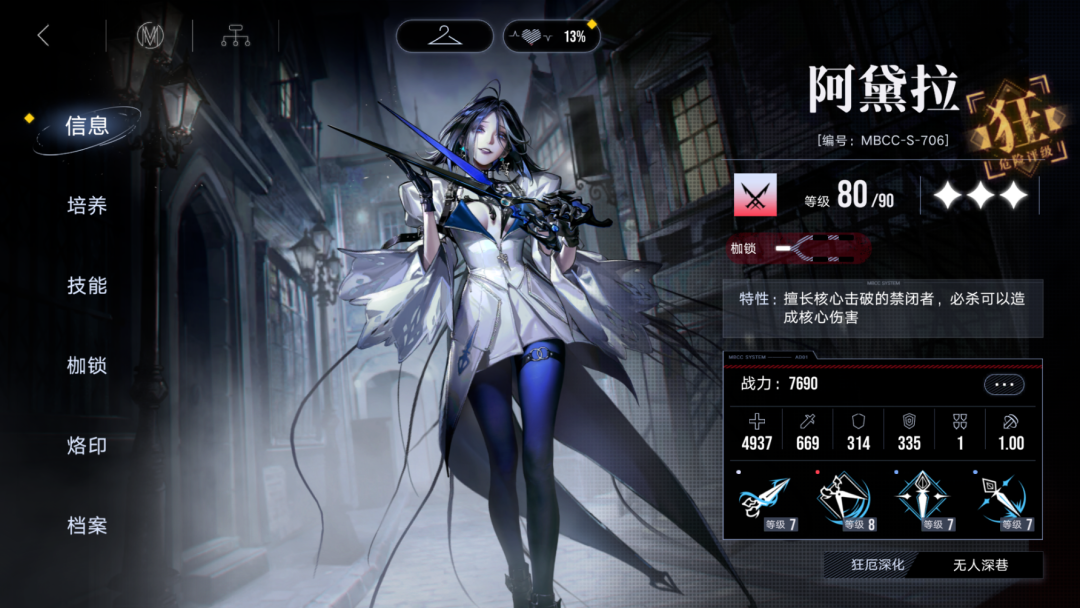Screen dimensions: 1080x608
Task: Select the diamond blade skill icon
Action: click(923, 501)
